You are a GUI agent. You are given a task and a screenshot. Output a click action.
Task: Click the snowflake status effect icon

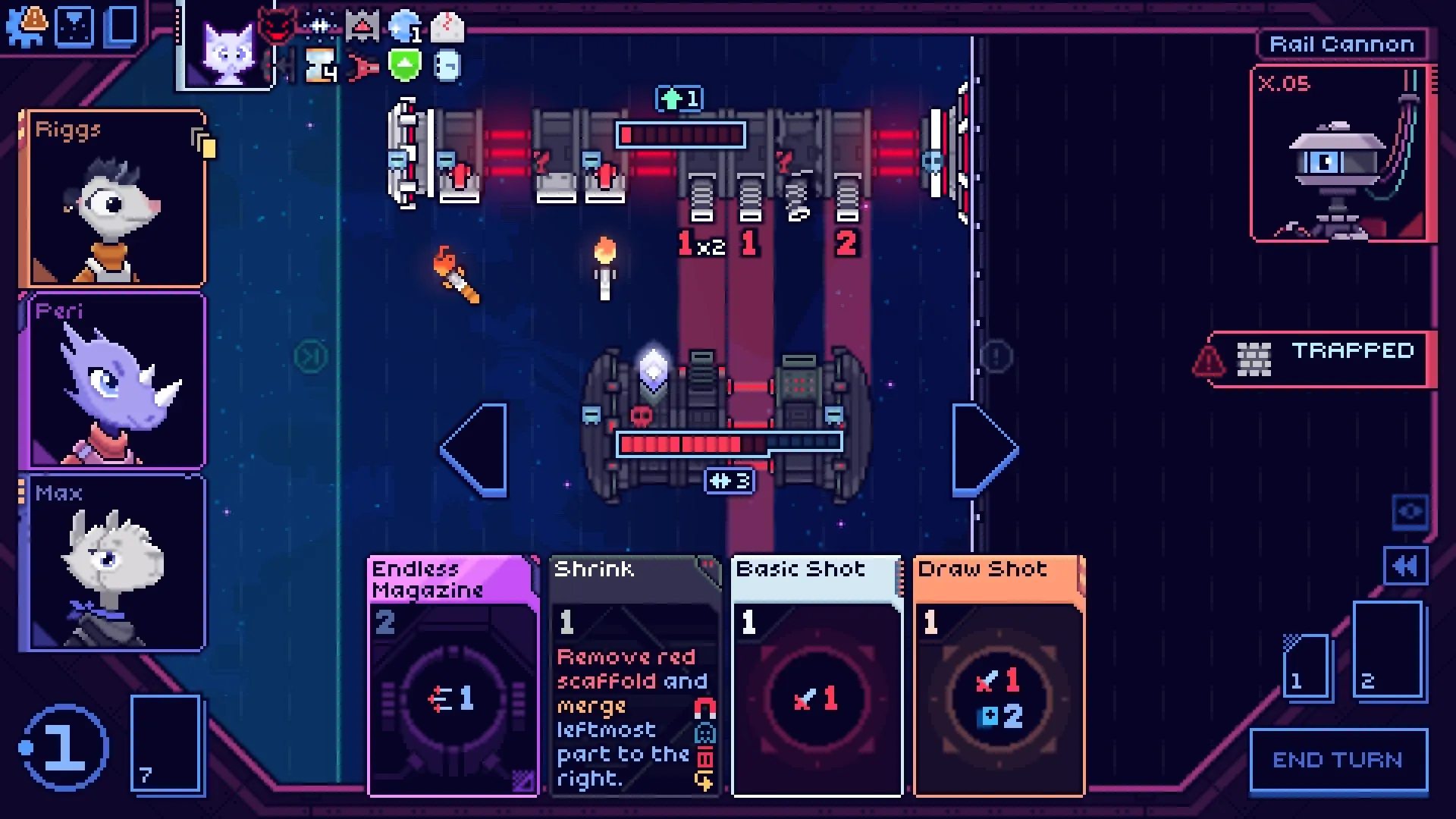(319, 26)
